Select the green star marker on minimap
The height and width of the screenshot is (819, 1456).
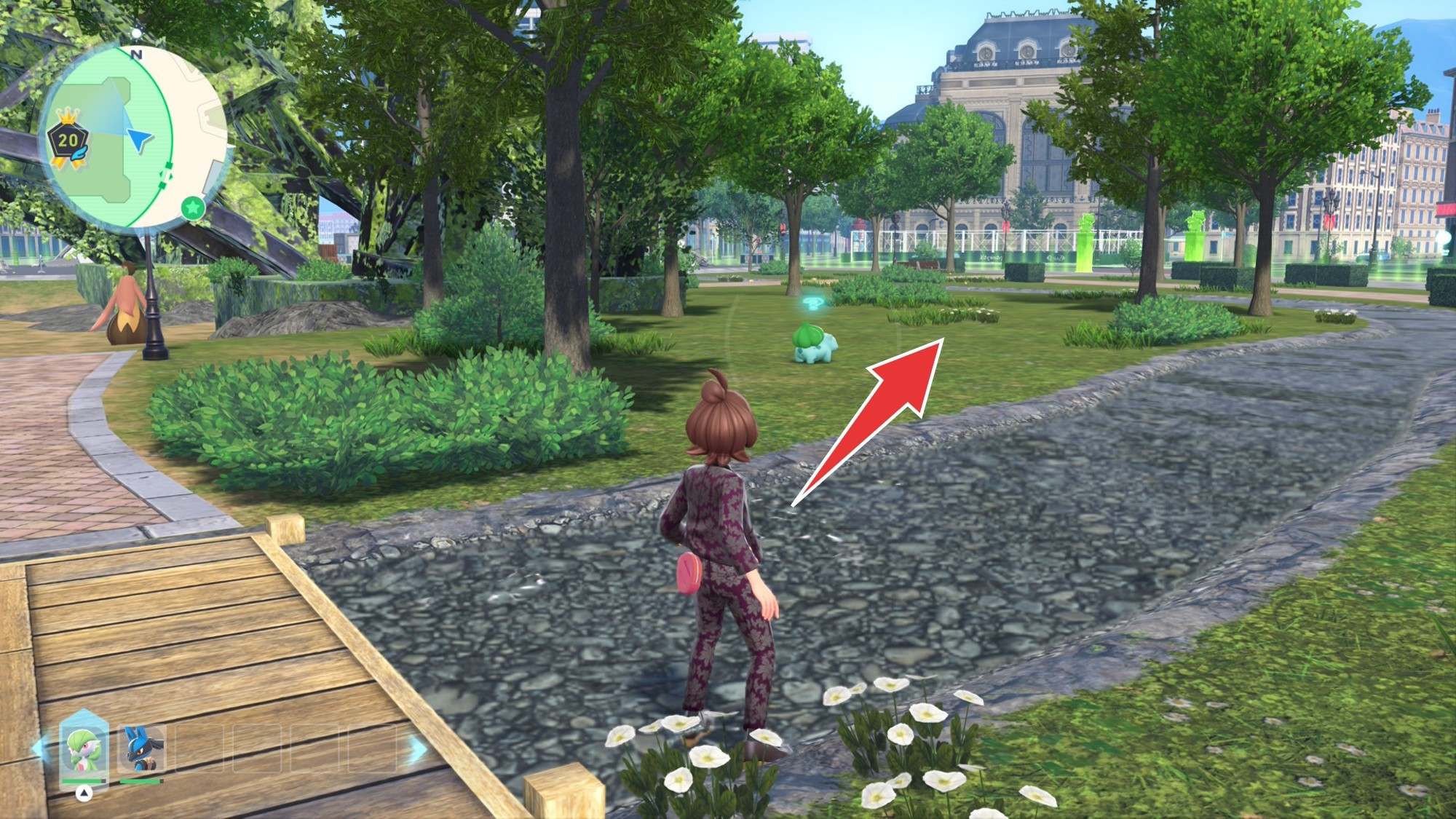[x=192, y=207]
